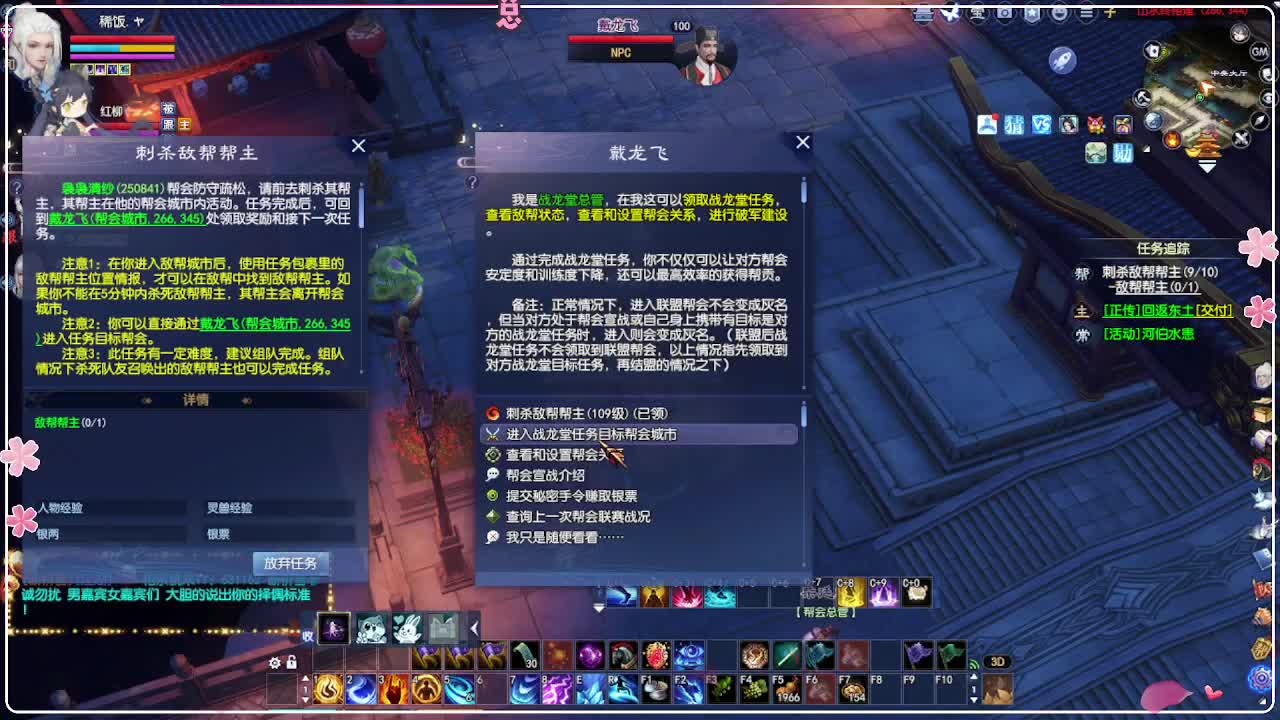Screen dimensions: 1280x720
Task: Click 戴龙飞's red health bar at the top
Action: coord(622,40)
